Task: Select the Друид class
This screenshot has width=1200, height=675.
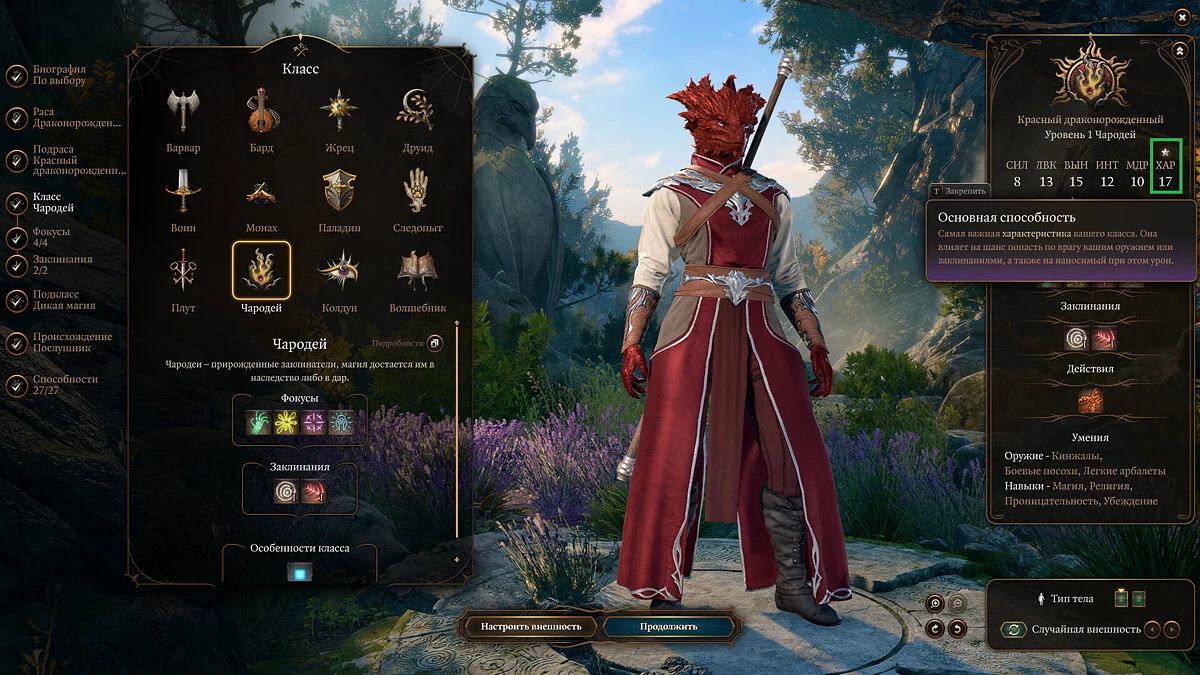Action: point(417,111)
